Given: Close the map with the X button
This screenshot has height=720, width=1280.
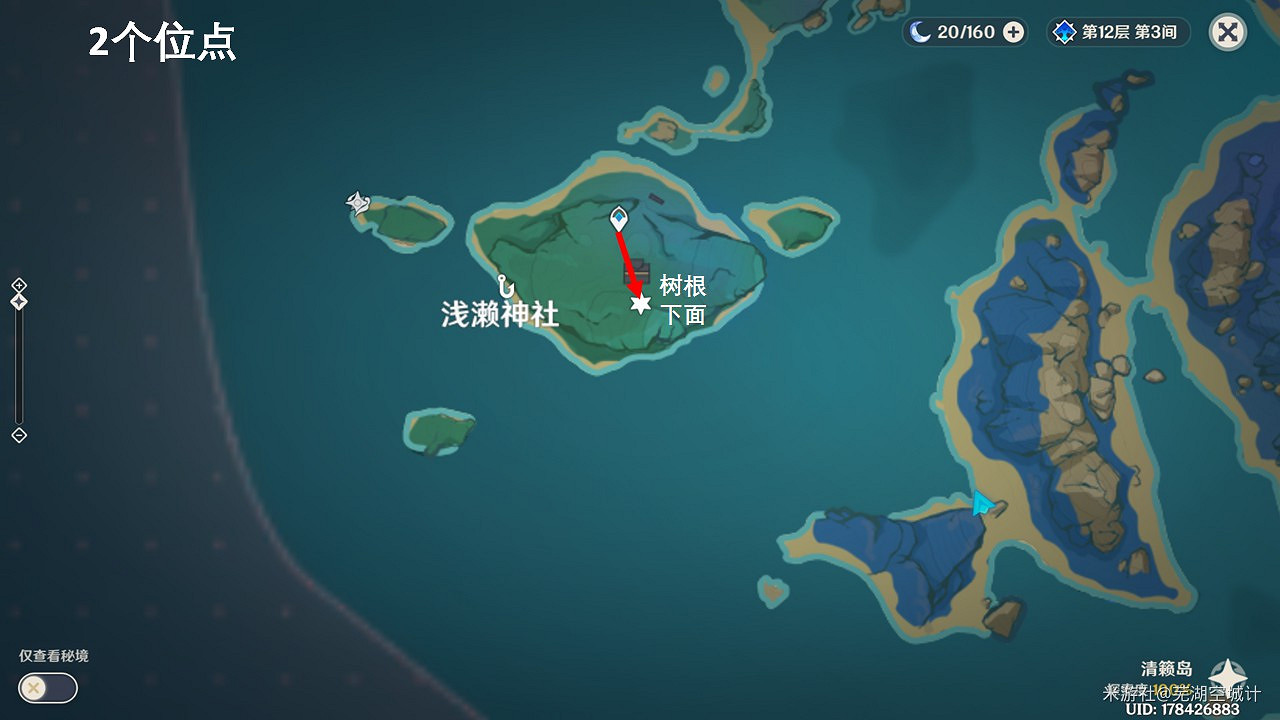Looking at the screenshot, I should [1228, 32].
